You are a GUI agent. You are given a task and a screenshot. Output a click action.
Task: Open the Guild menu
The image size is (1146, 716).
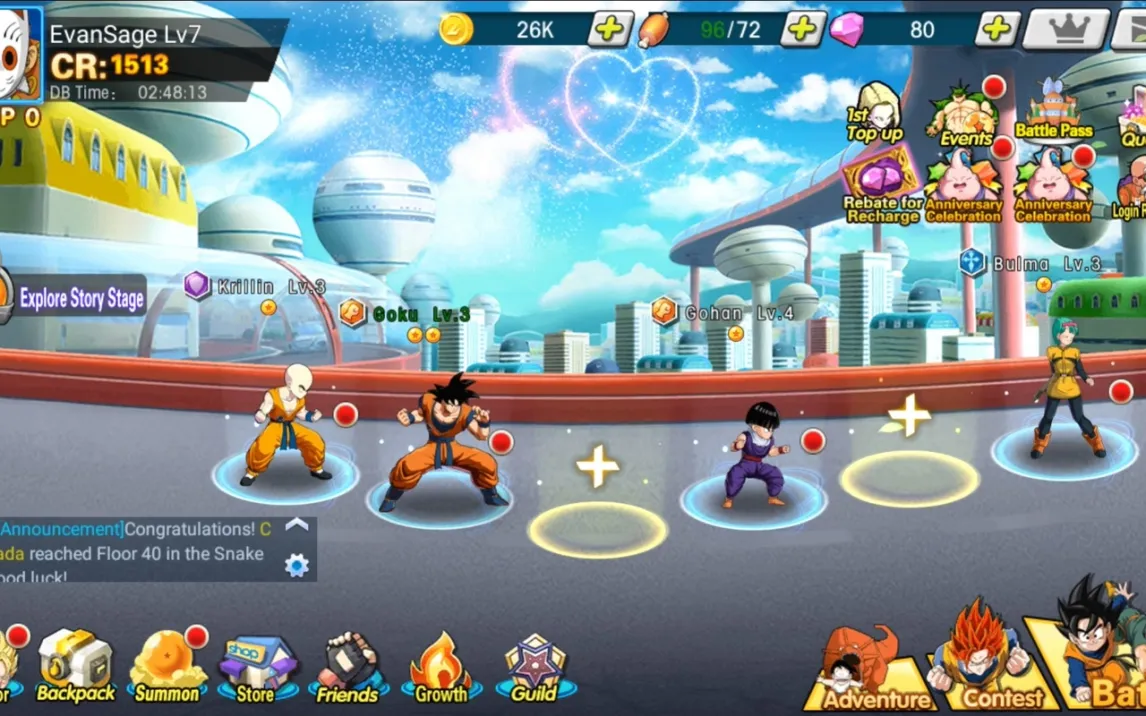click(535, 667)
